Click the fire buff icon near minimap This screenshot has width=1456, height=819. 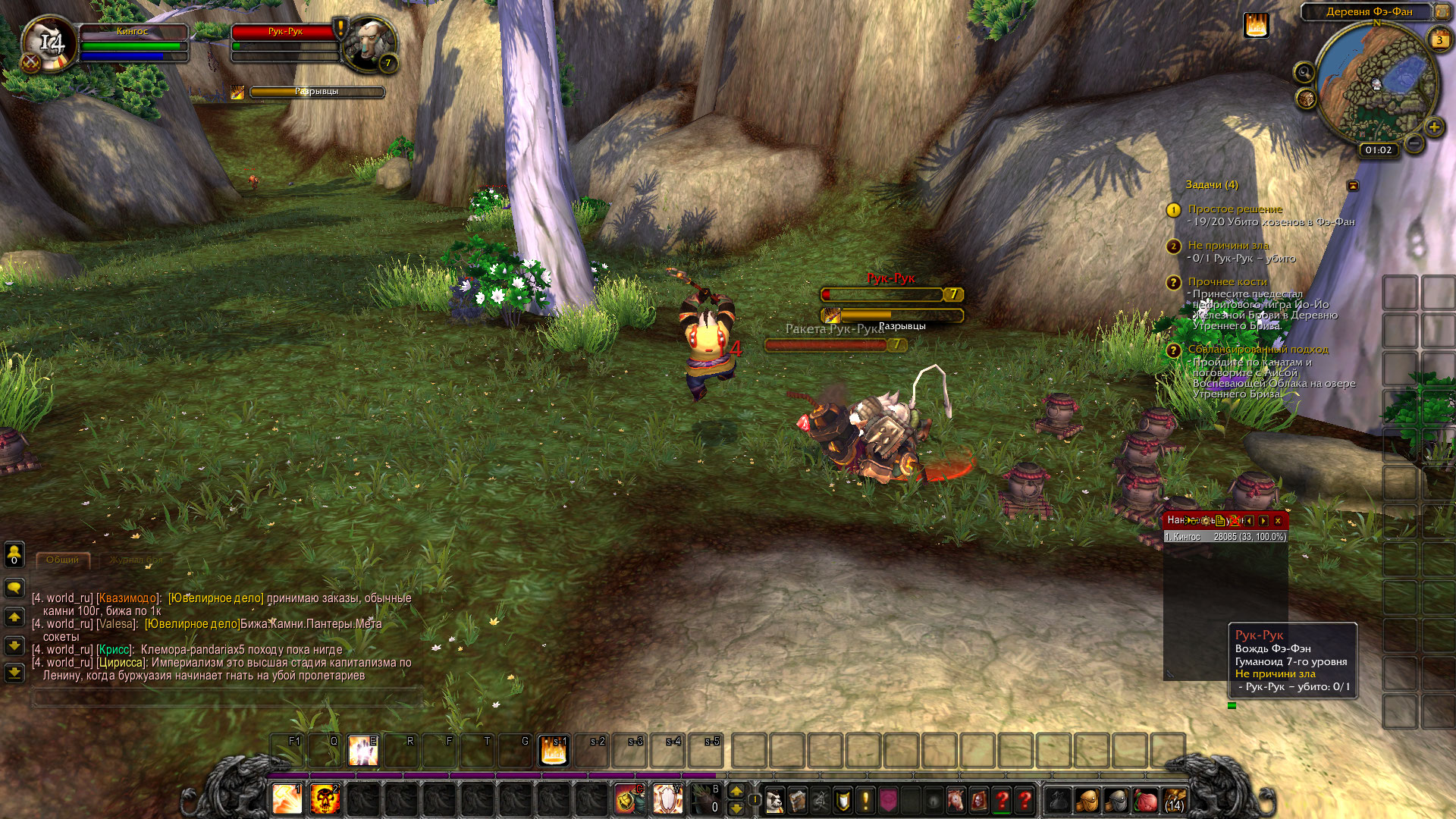pyautogui.click(x=1256, y=26)
